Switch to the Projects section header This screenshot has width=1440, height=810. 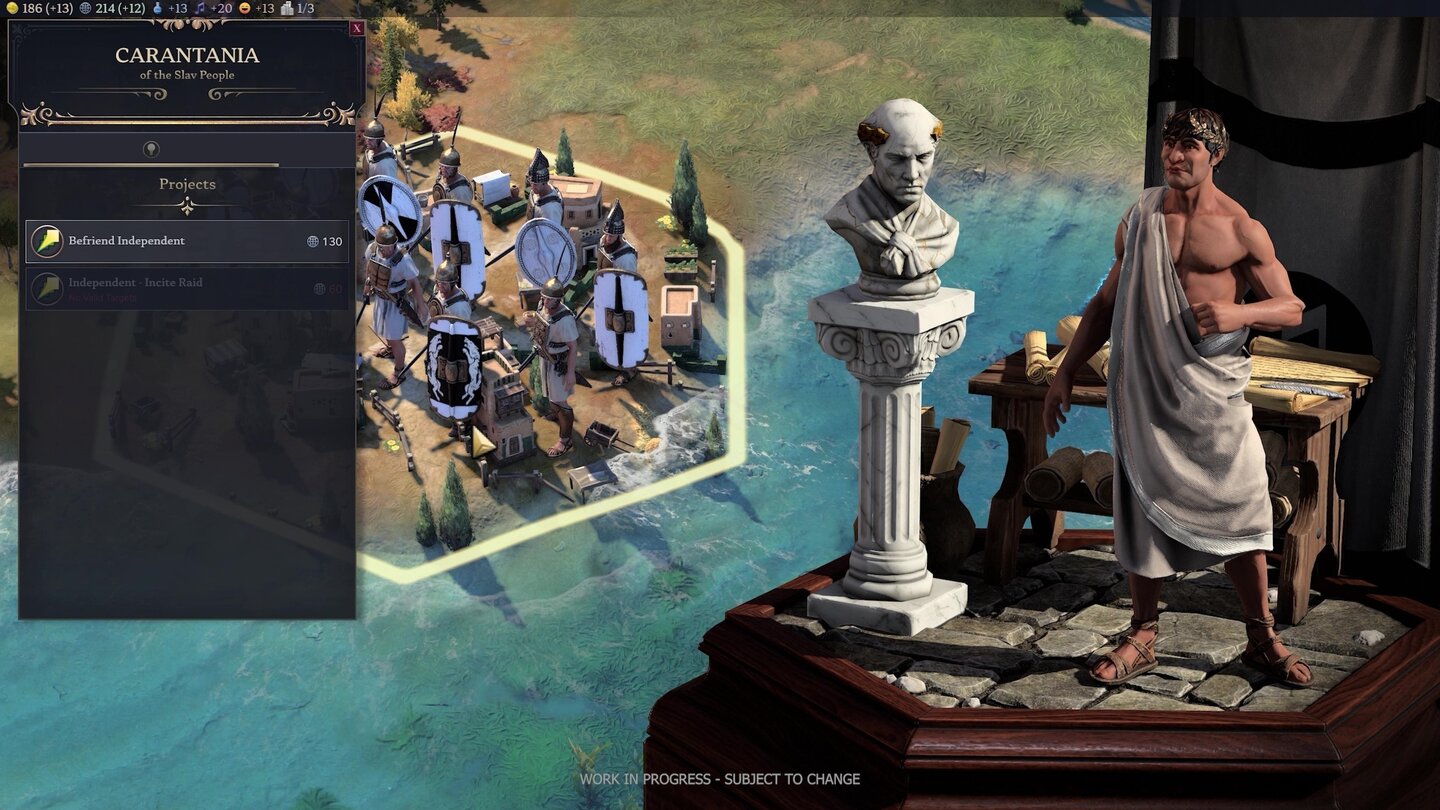coord(186,183)
